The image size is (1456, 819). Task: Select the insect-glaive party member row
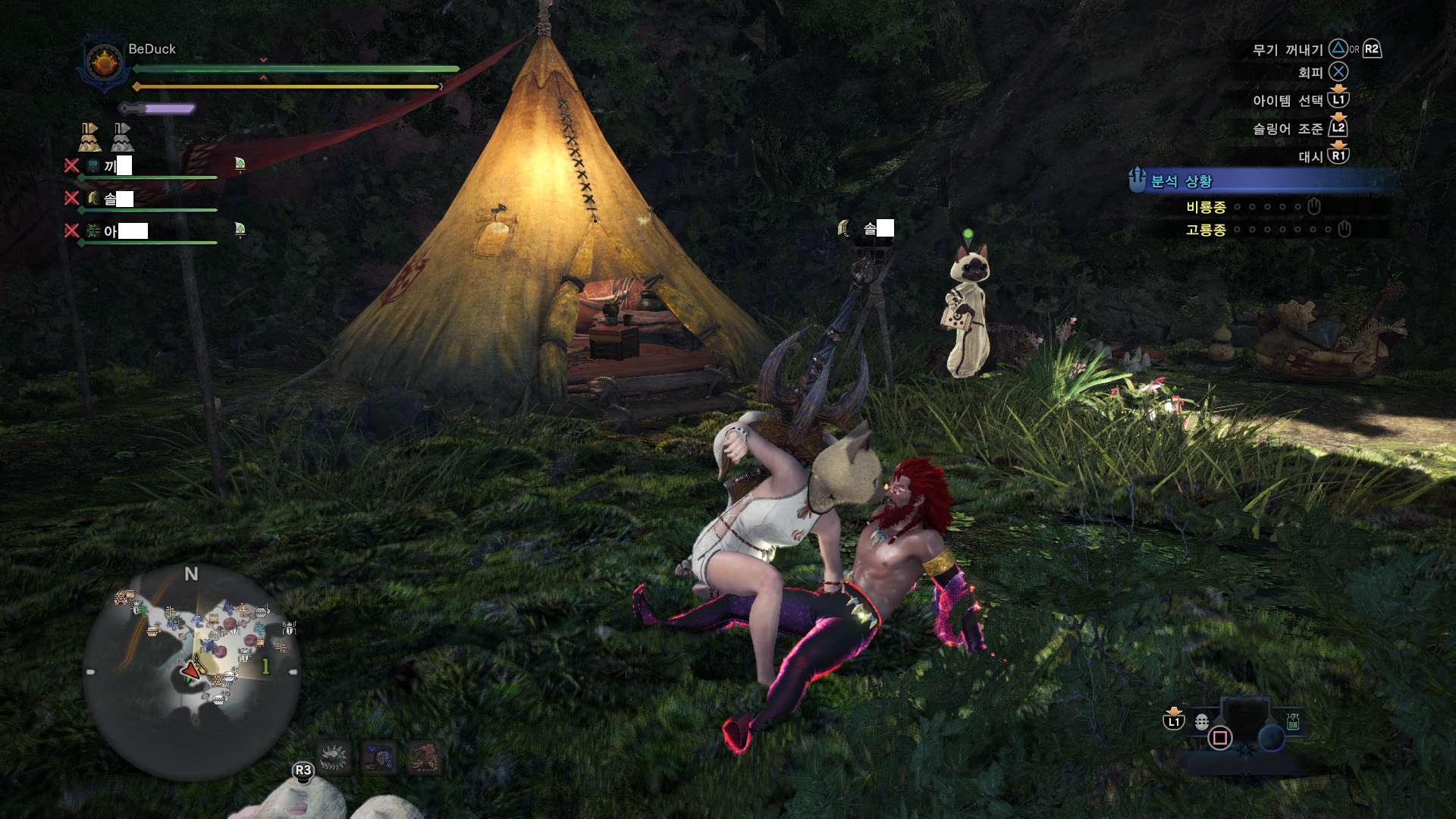tap(144, 231)
